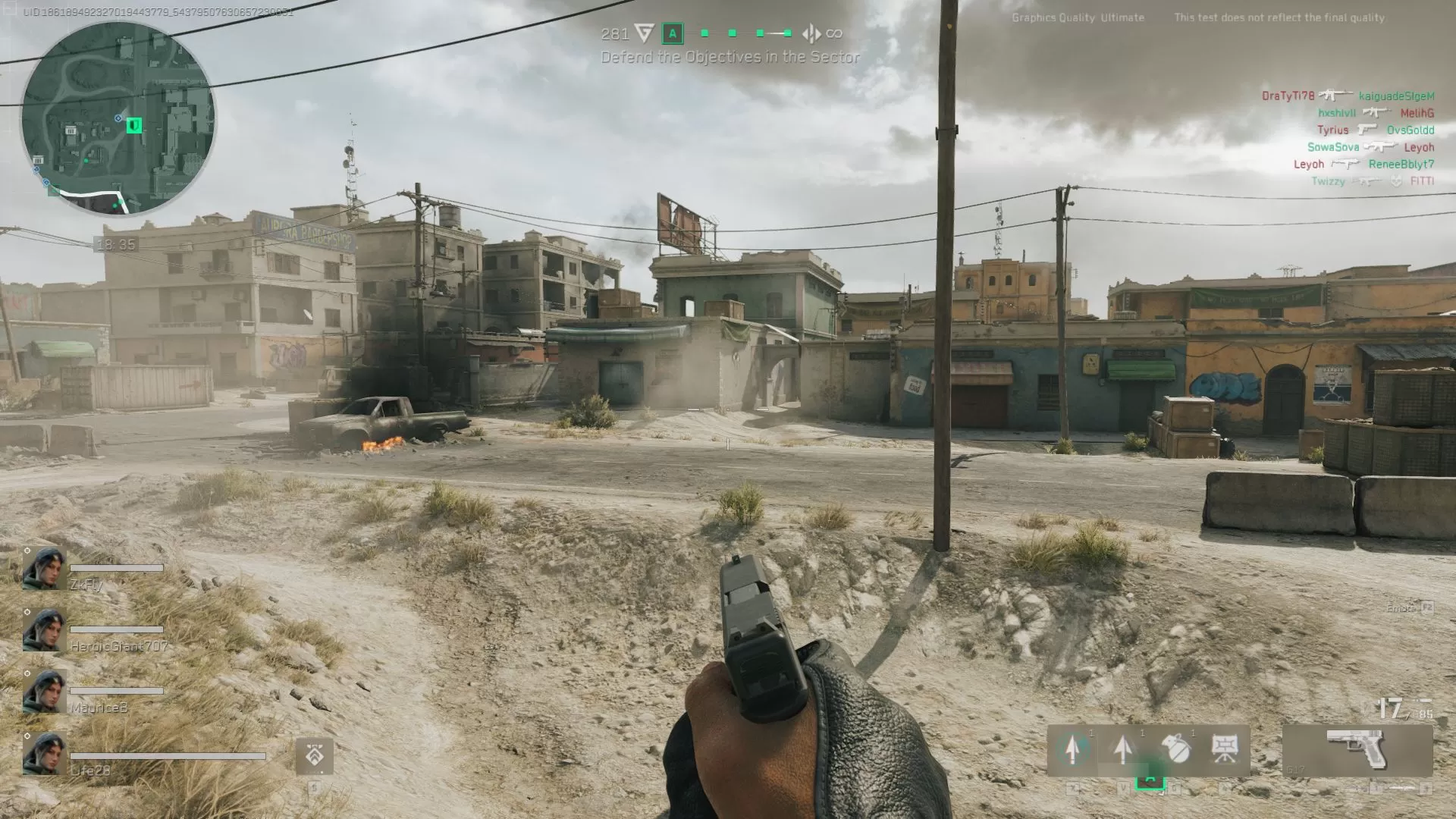
Task: Click the objective A marker icon
Action: point(672,33)
